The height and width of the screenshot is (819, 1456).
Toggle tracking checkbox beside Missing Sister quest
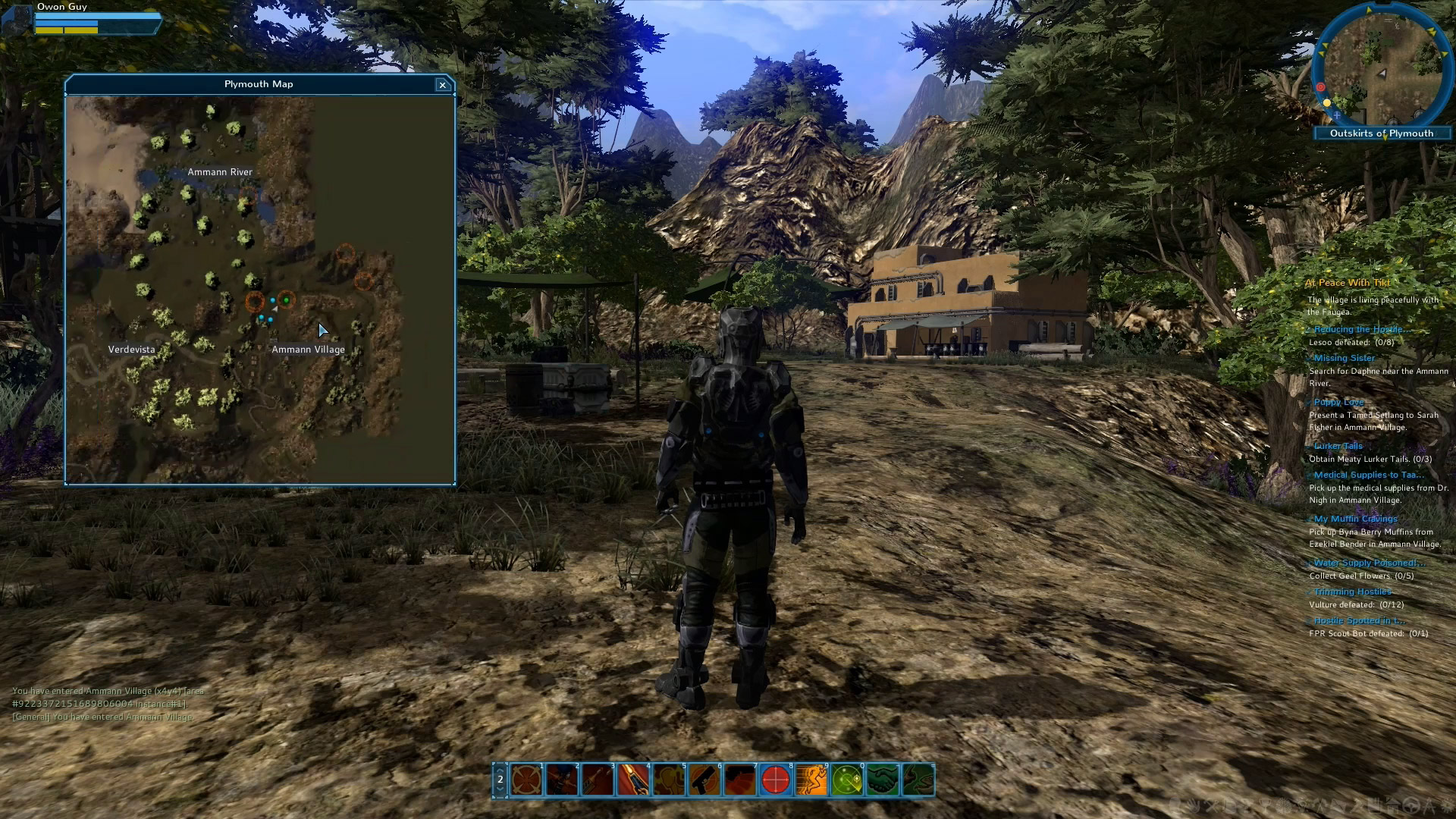click(x=1308, y=357)
